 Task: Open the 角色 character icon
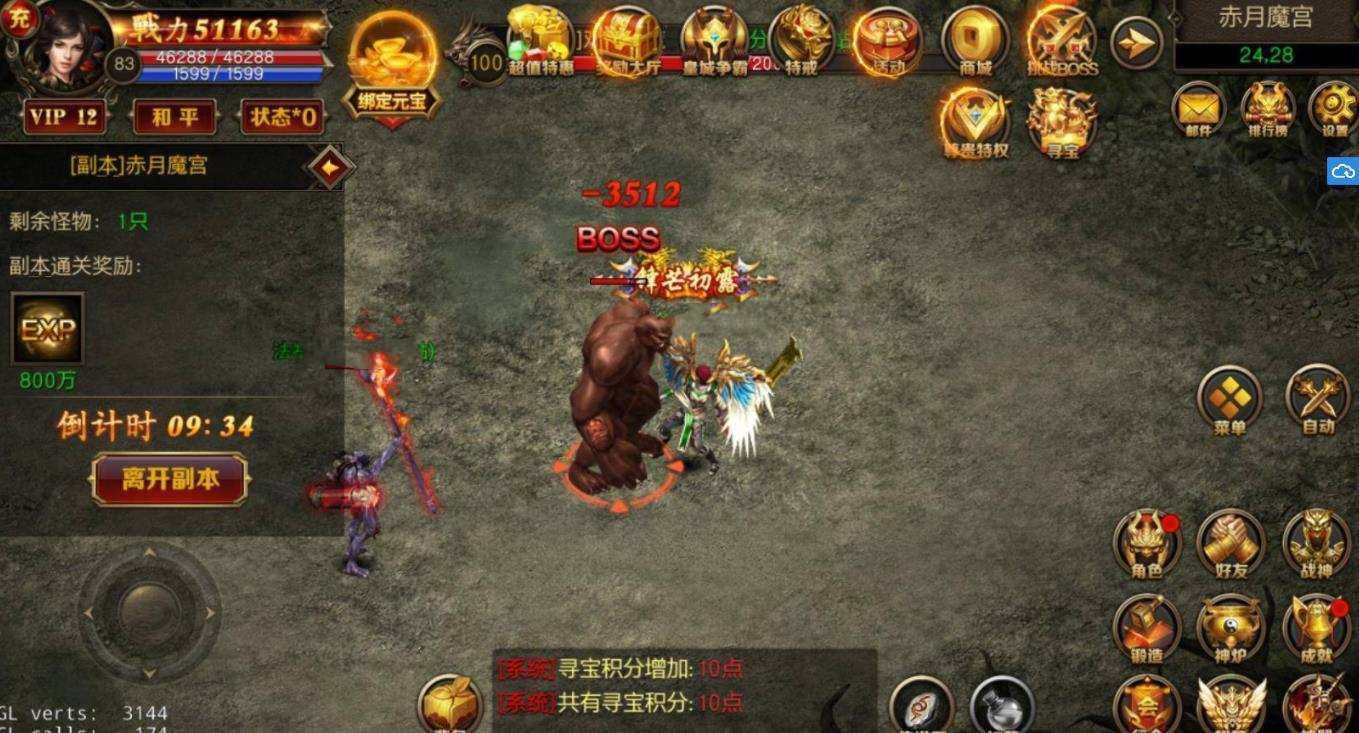pos(1146,545)
